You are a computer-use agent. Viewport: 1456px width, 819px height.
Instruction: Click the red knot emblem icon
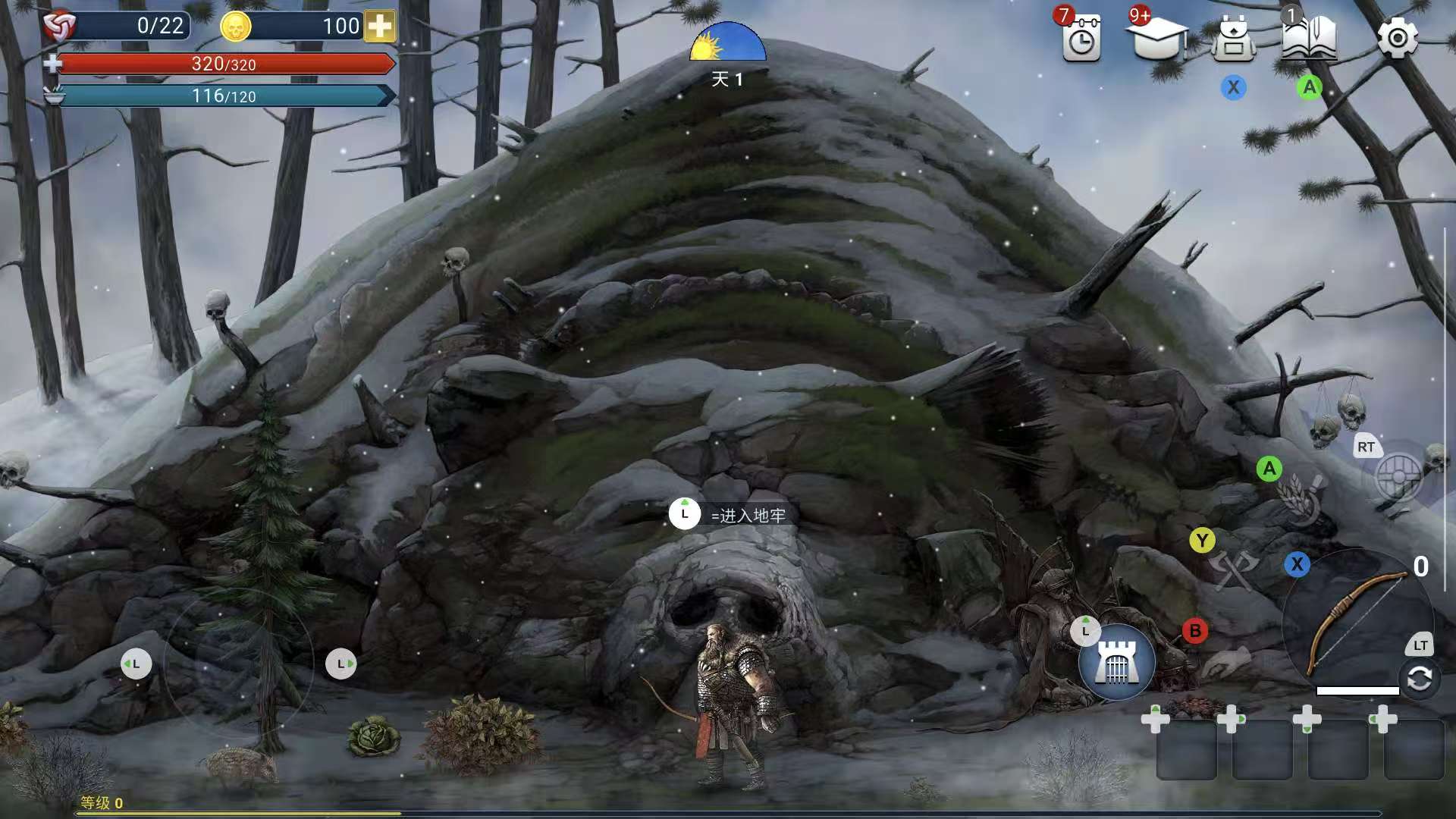coord(60,27)
